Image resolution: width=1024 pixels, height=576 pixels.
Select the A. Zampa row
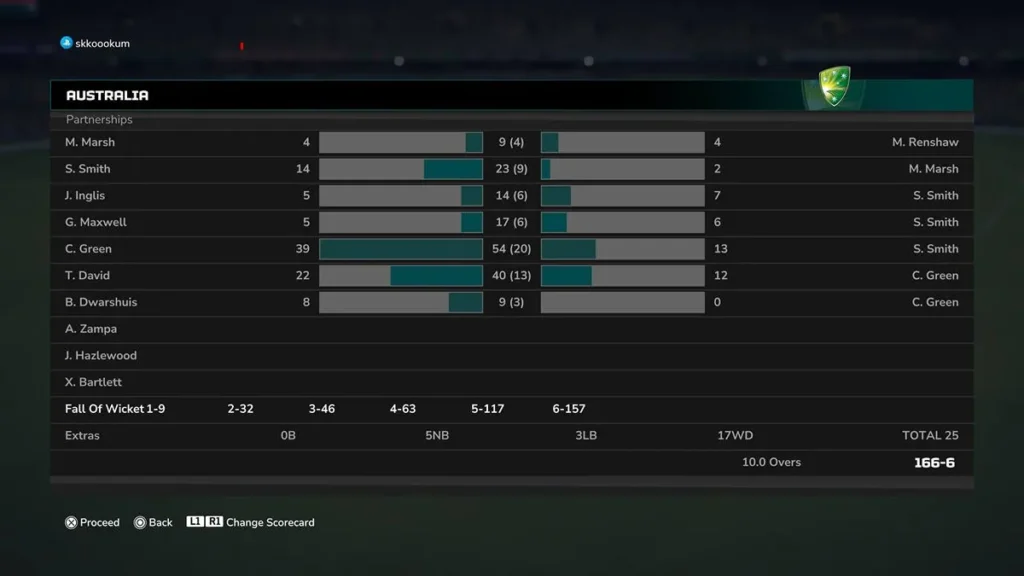(511, 329)
